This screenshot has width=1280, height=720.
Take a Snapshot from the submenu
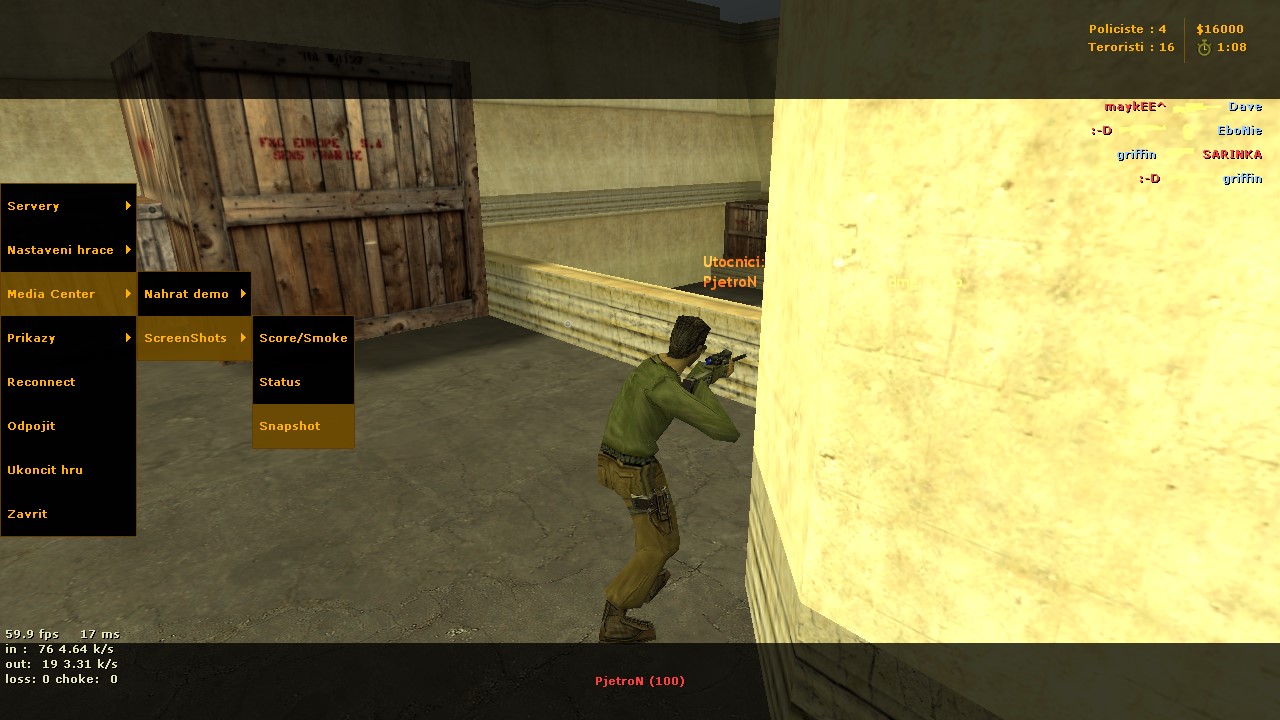tap(303, 426)
